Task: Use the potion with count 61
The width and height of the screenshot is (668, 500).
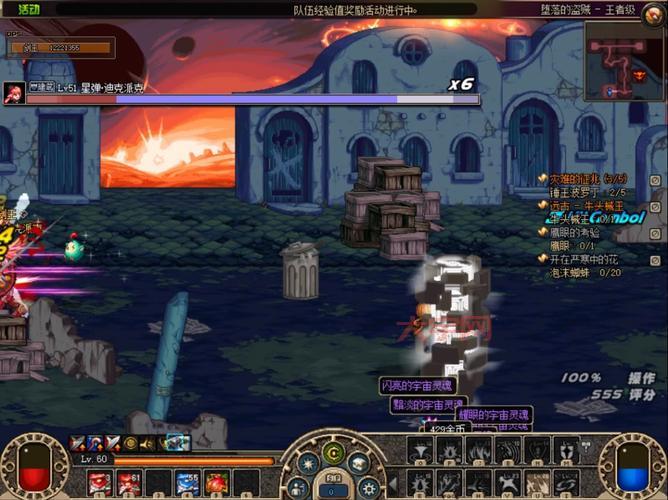Action: click(128, 483)
